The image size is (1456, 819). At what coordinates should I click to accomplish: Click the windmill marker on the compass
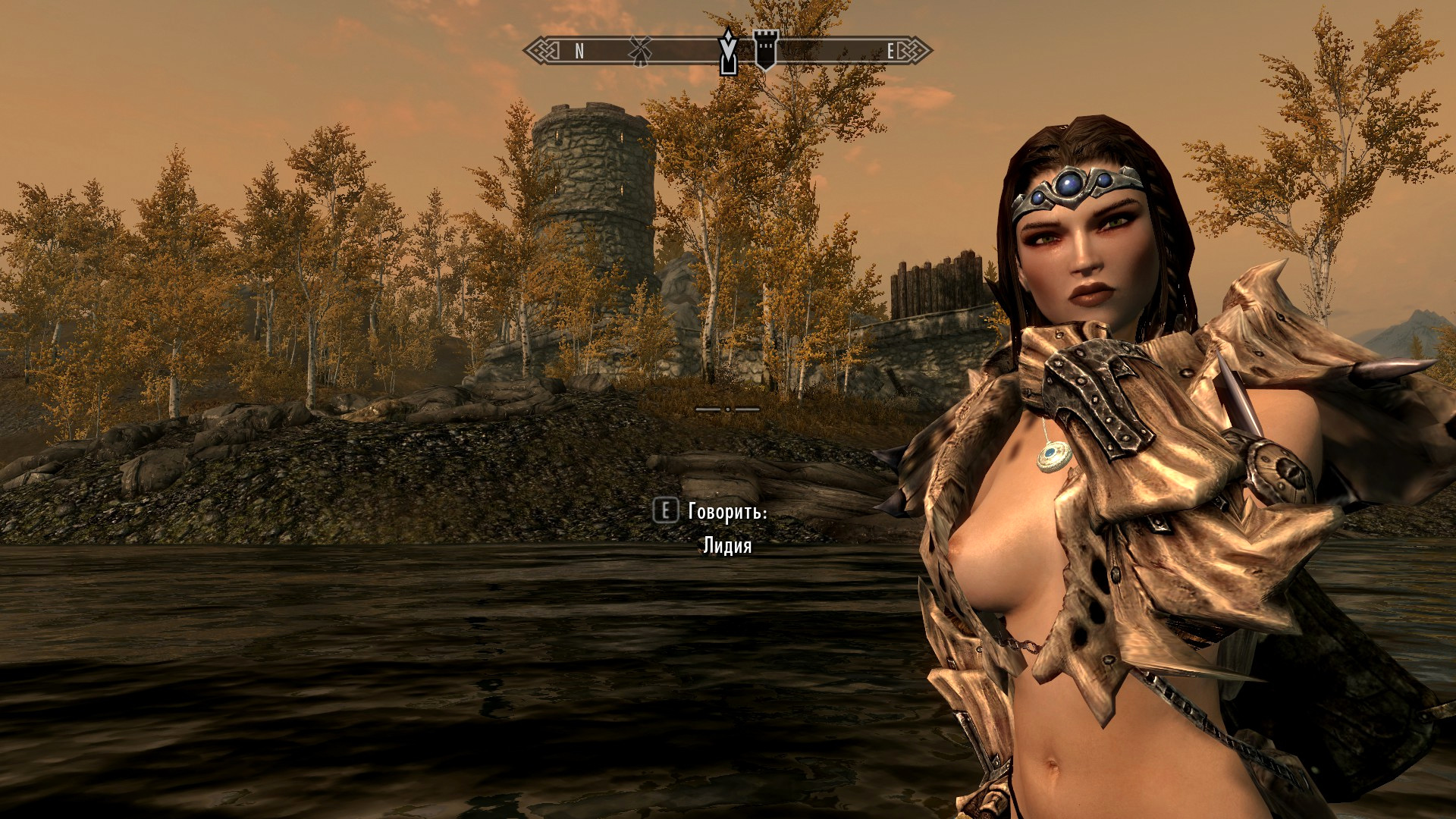point(640,51)
